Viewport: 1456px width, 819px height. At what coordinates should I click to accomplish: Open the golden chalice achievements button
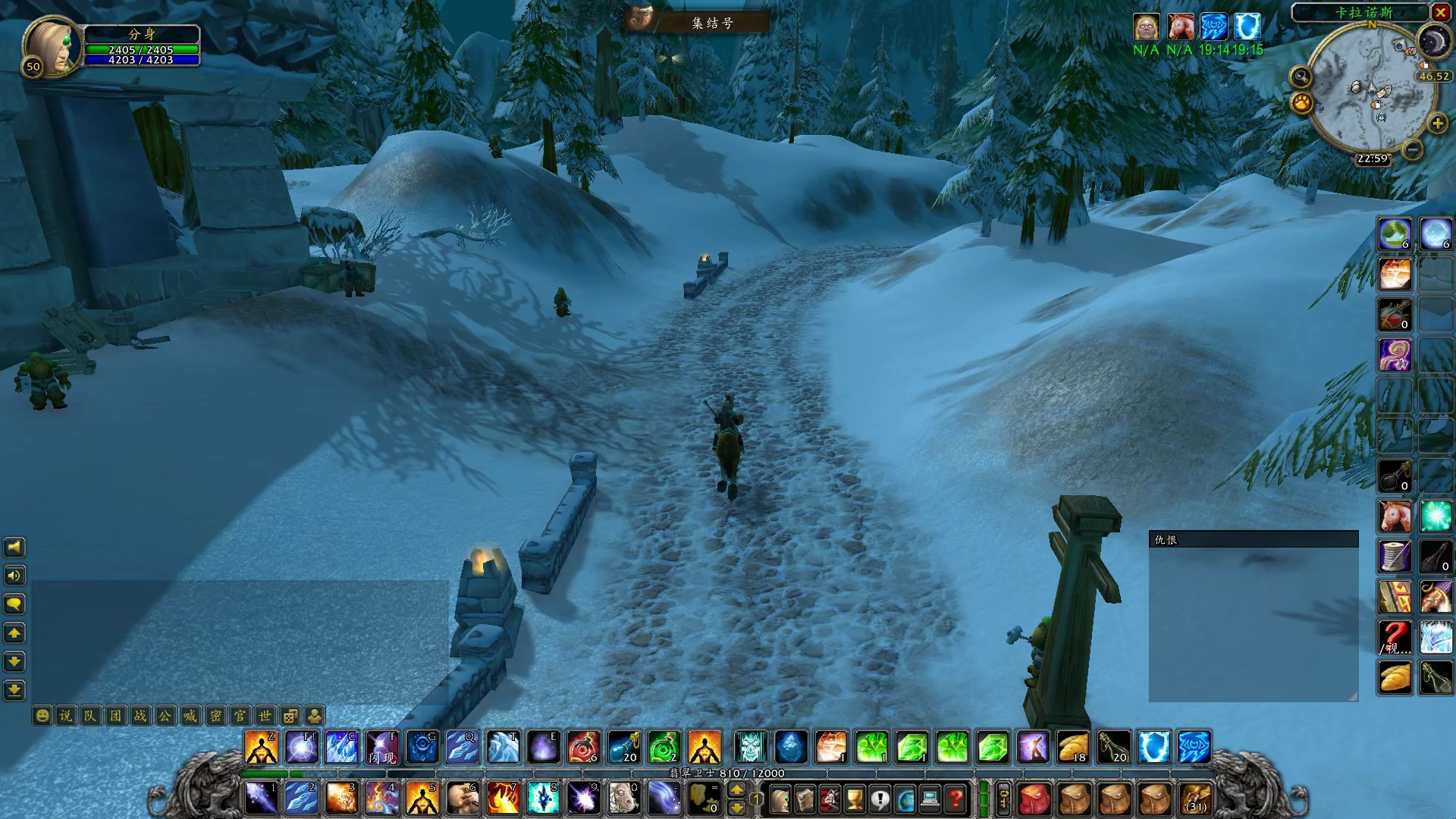pyautogui.click(x=855, y=799)
